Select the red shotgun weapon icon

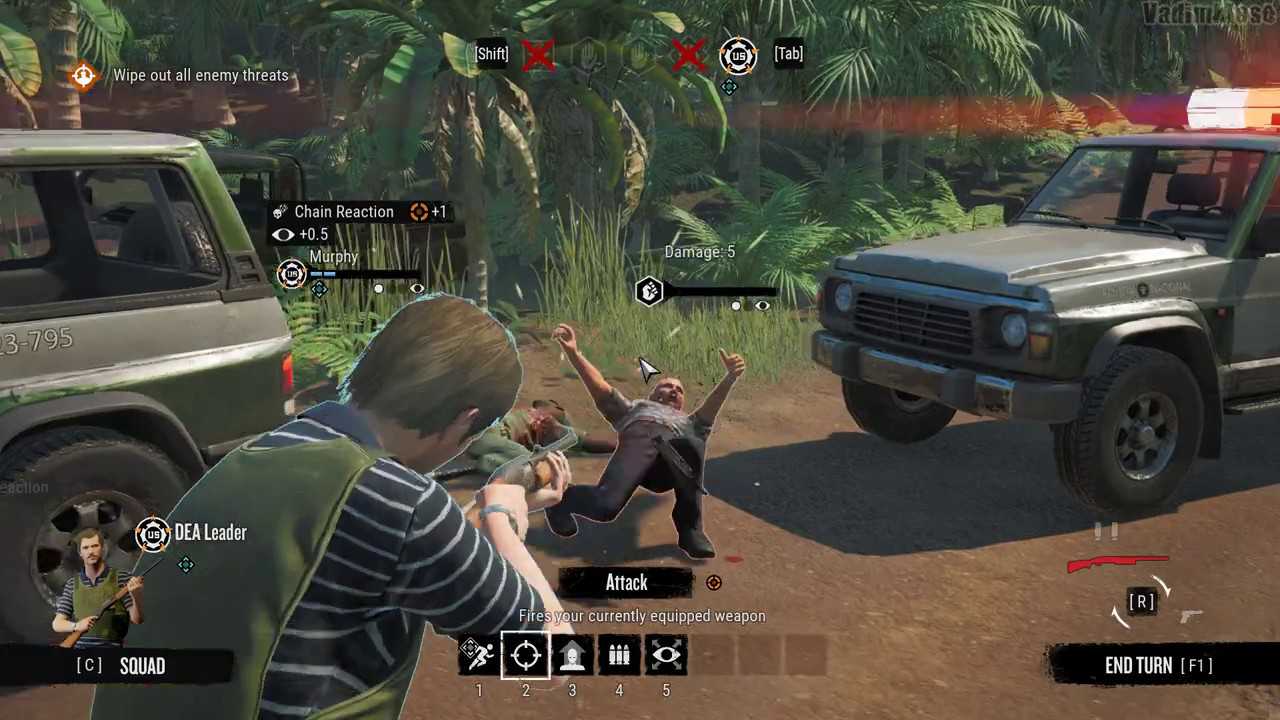click(1117, 564)
